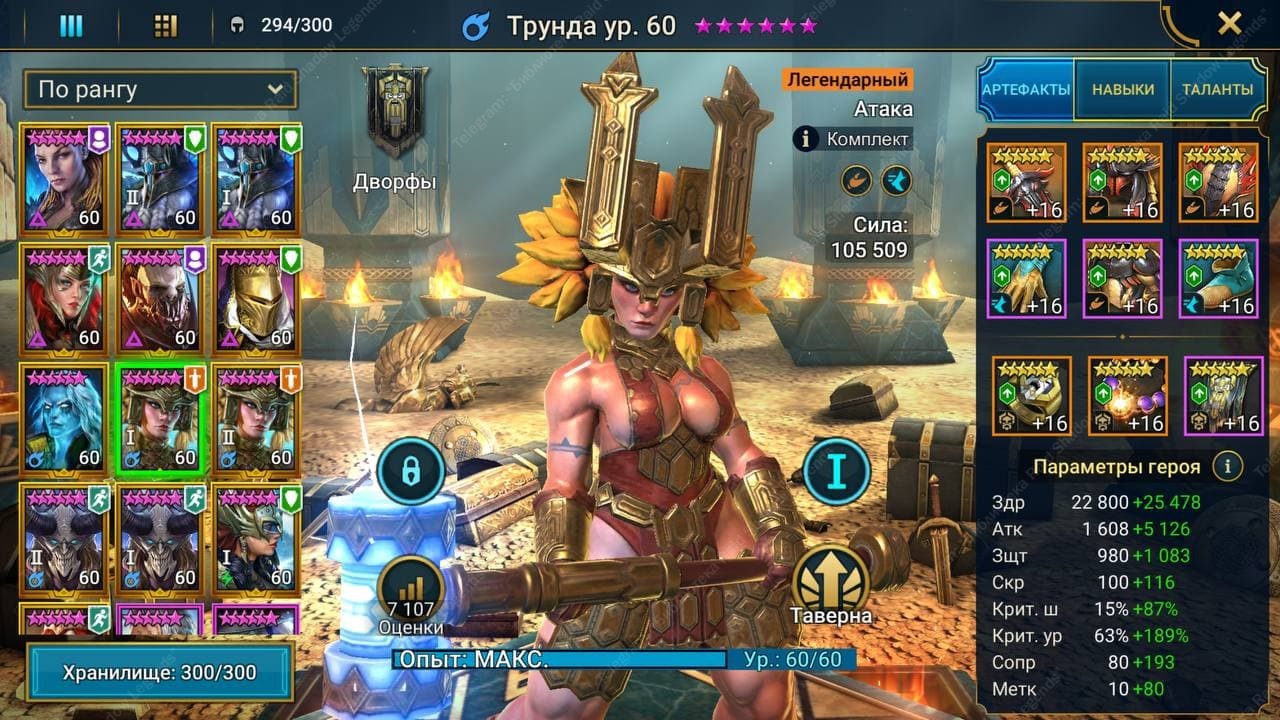Toggle the hero lock icon
This screenshot has height=720, width=1280.
click(410, 470)
